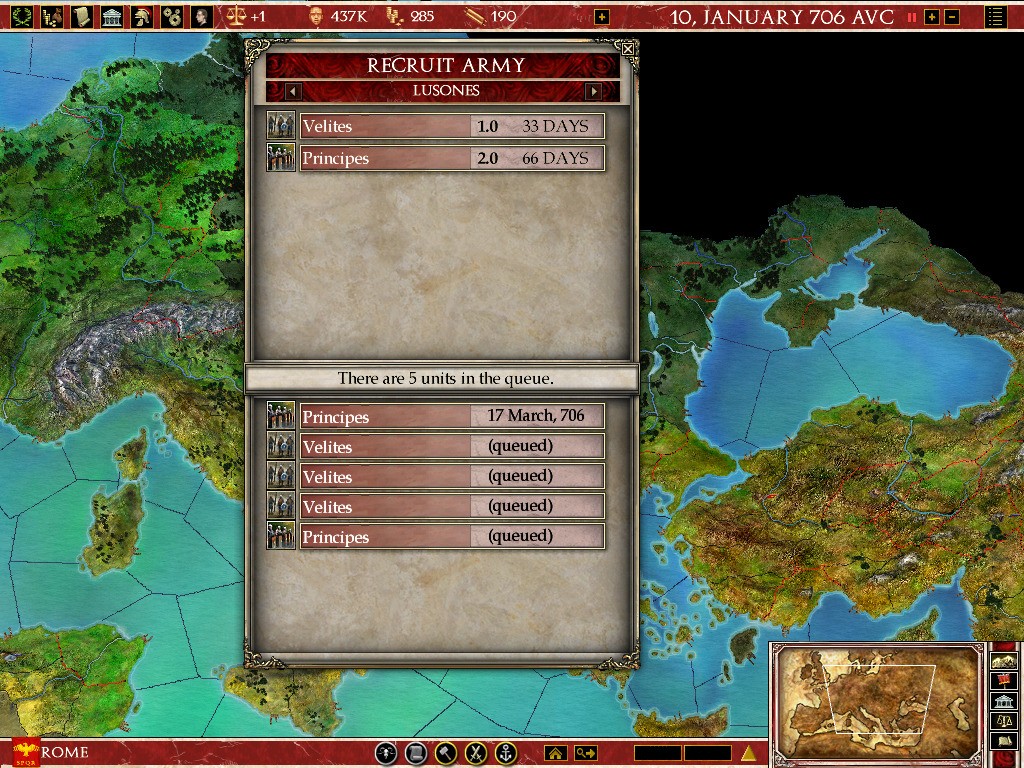Image resolution: width=1024 pixels, height=768 pixels.
Task: Open the helmet military icon in top bar
Action: [142, 16]
